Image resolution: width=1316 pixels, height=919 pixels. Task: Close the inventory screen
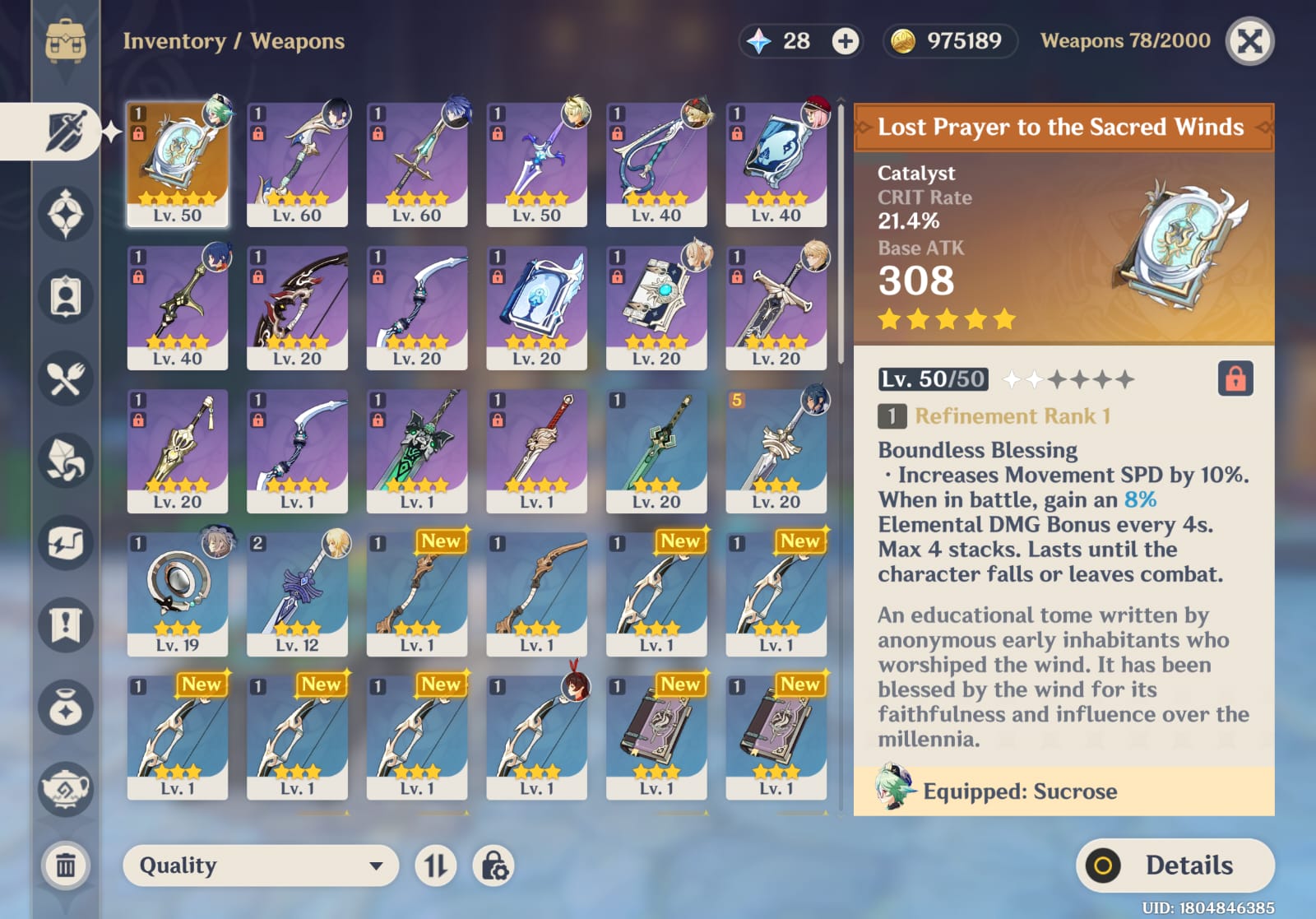[x=1249, y=41]
